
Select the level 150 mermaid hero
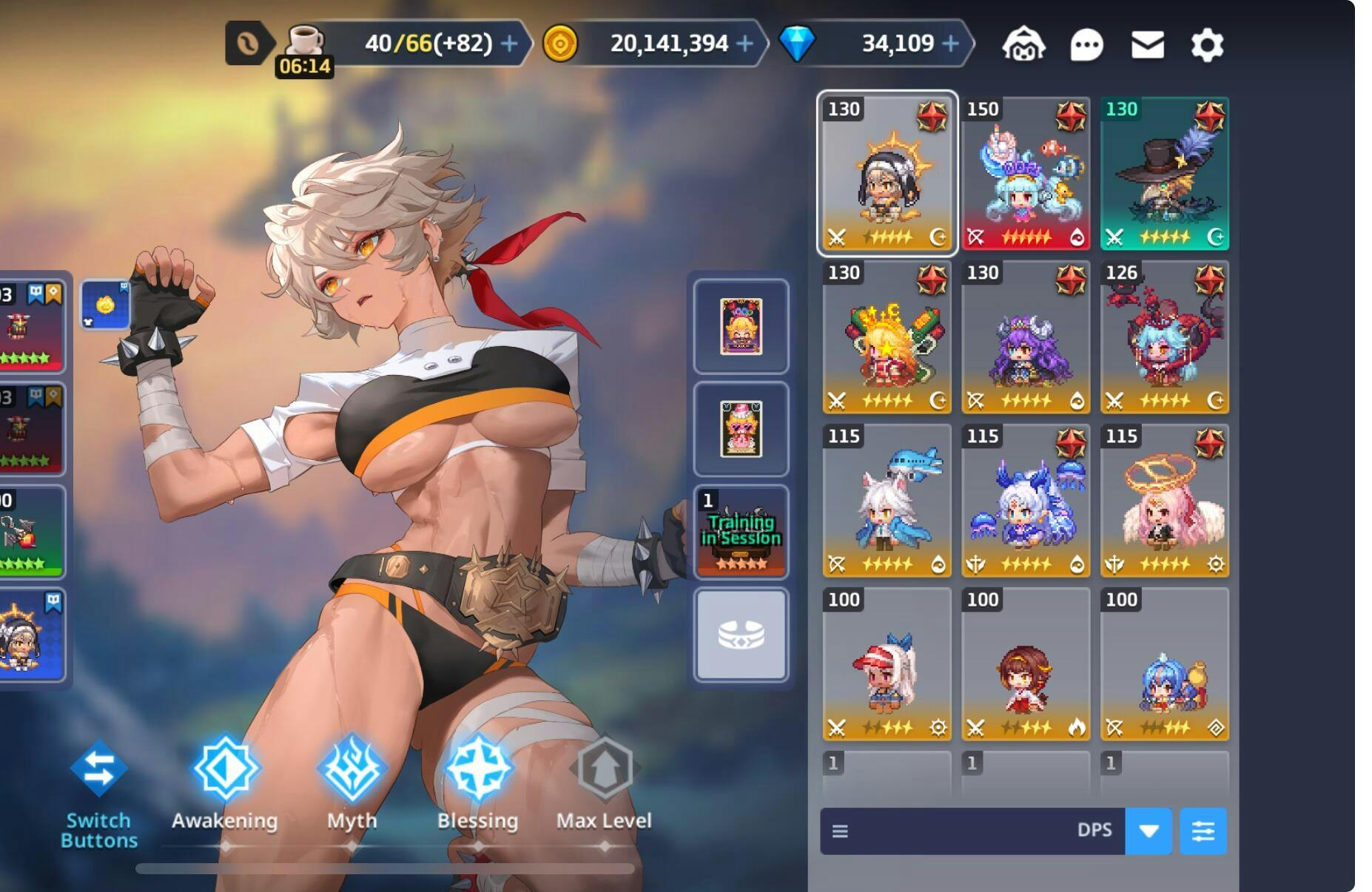click(1026, 173)
